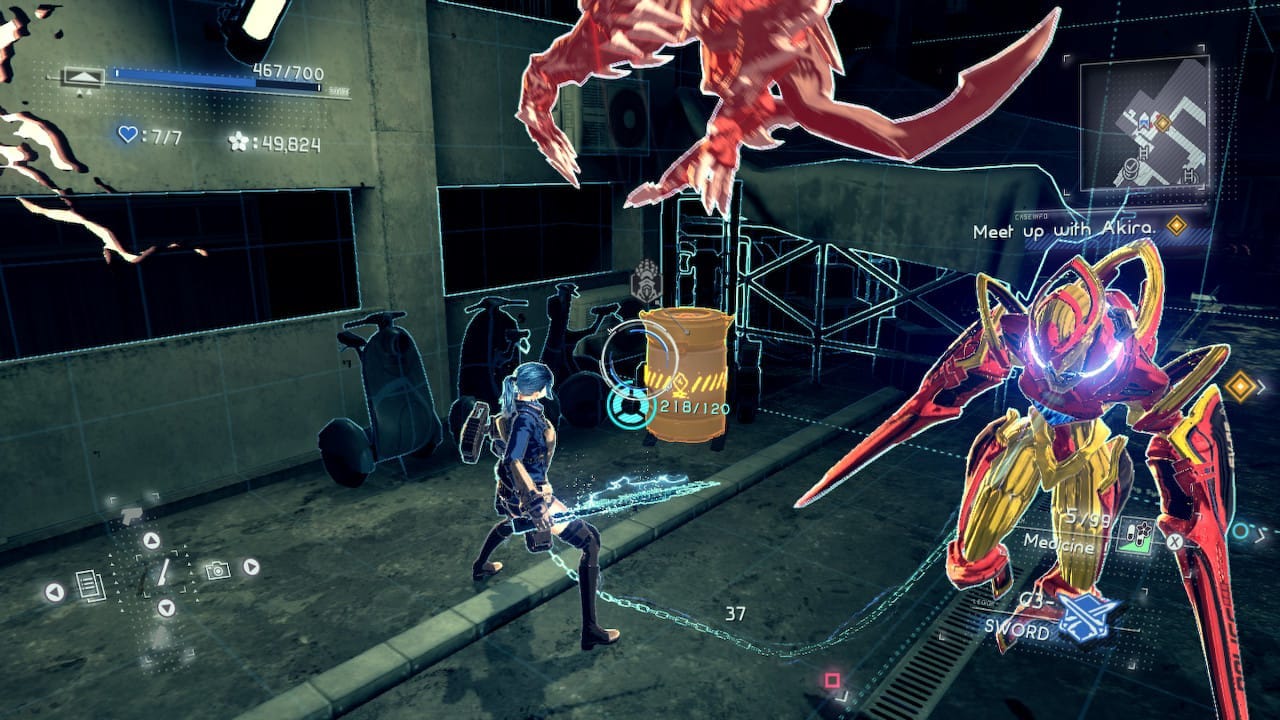Activate the camera icon in quick menu
1280x720 pixels.
[215, 570]
